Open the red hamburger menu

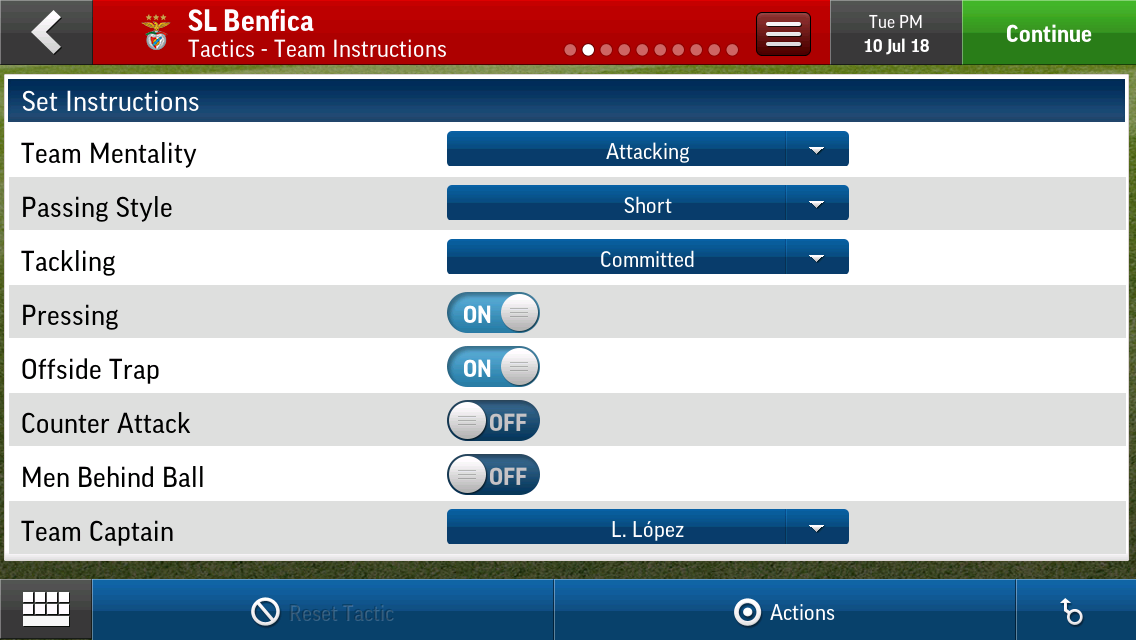(x=783, y=34)
